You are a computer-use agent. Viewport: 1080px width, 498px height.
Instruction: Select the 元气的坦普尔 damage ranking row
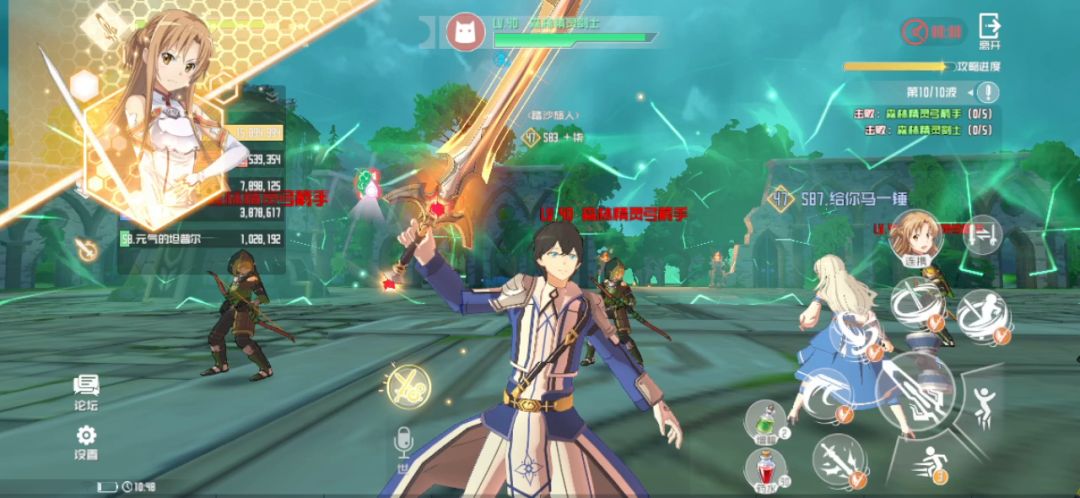[x=201, y=240]
